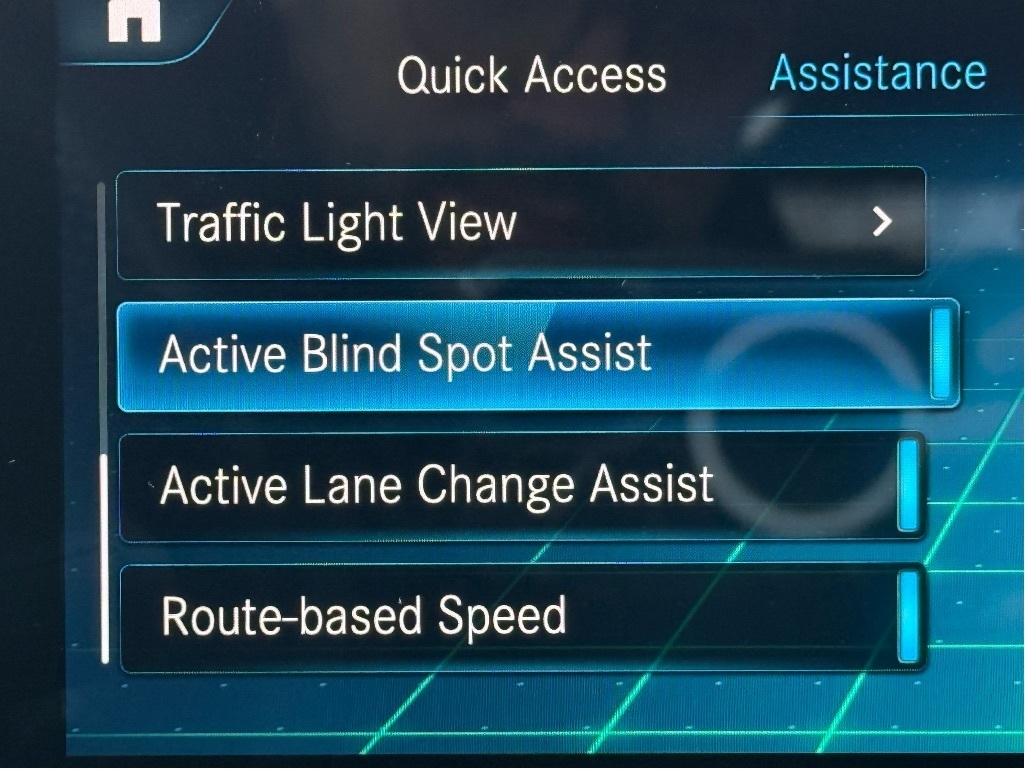Toggle Active Blind Spot Assist
The image size is (1025, 769).
point(939,354)
